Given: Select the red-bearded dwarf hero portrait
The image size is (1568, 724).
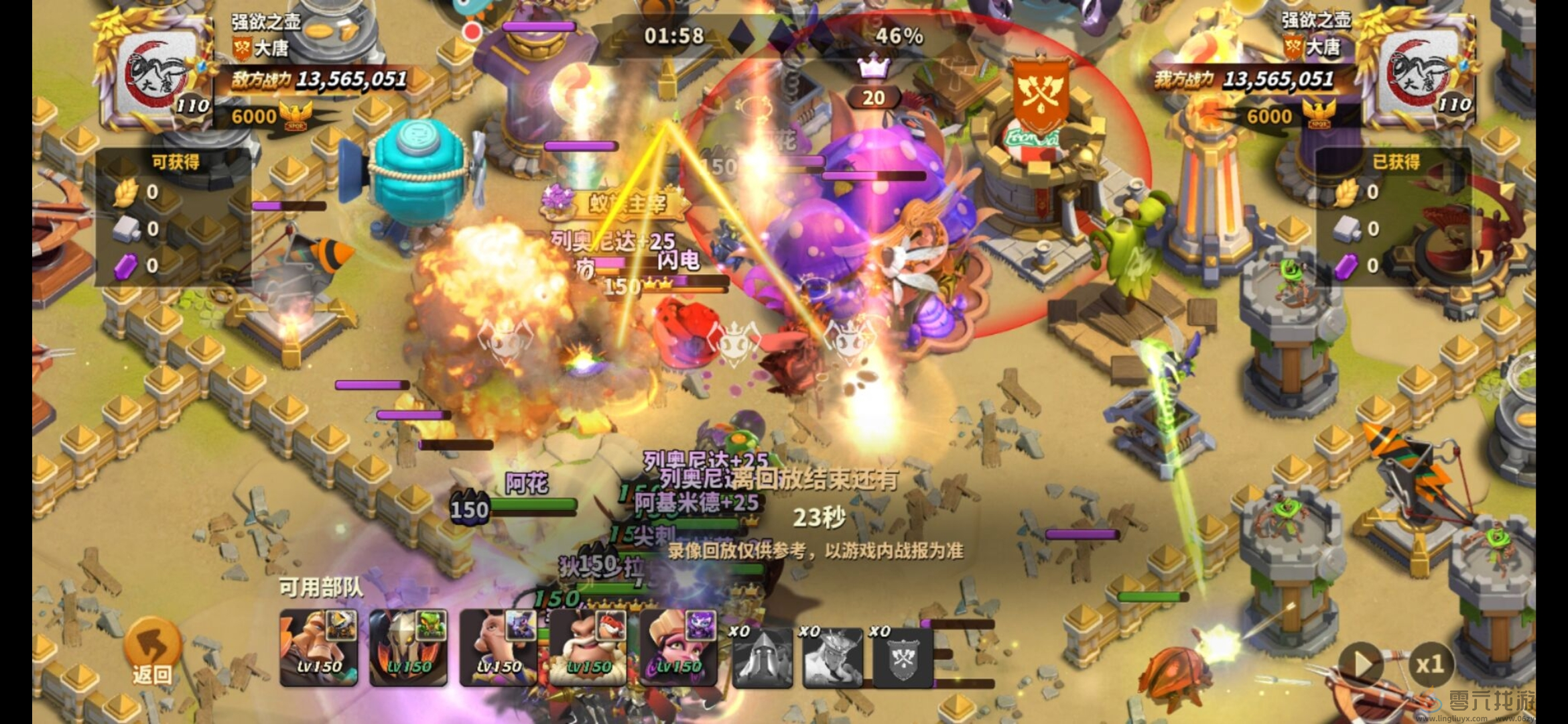Looking at the screenshot, I should pos(588,647).
